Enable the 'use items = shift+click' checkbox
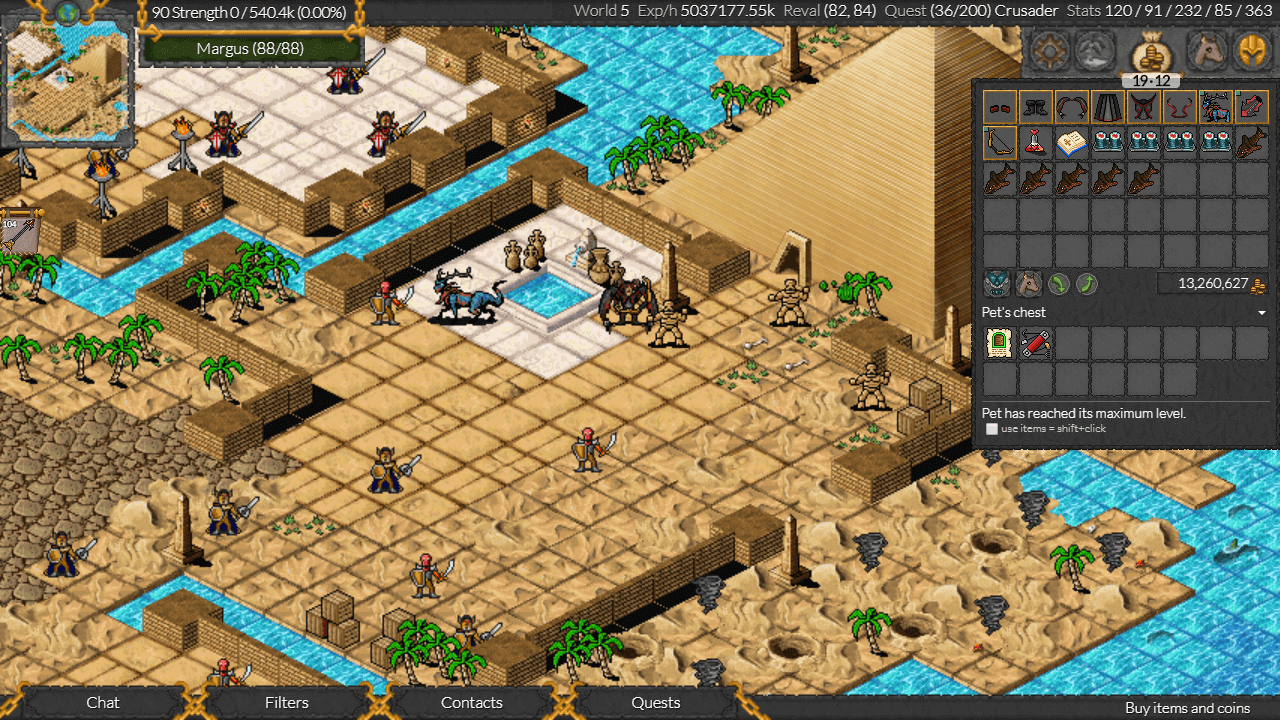 click(x=990, y=430)
